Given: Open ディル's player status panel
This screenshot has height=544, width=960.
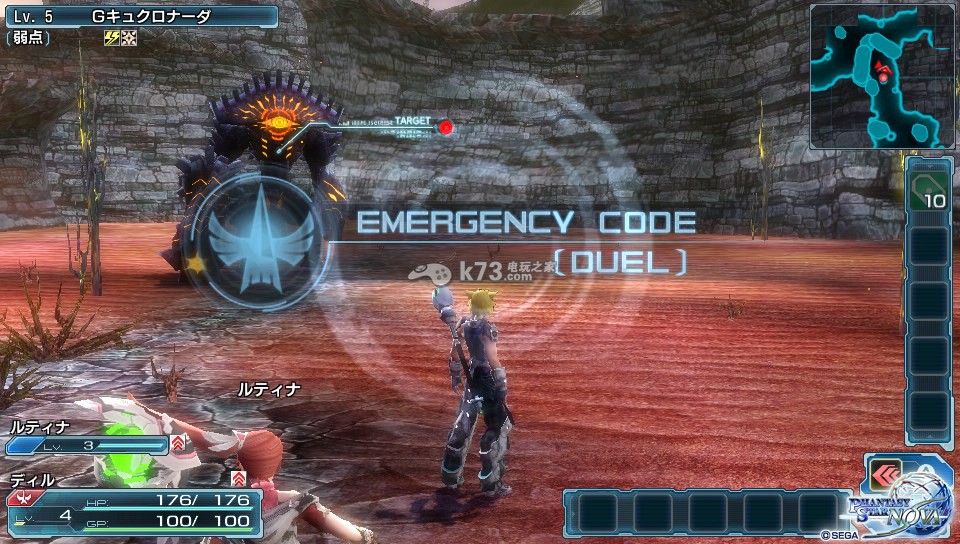Looking at the screenshot, I should click(x=133, y=508).
